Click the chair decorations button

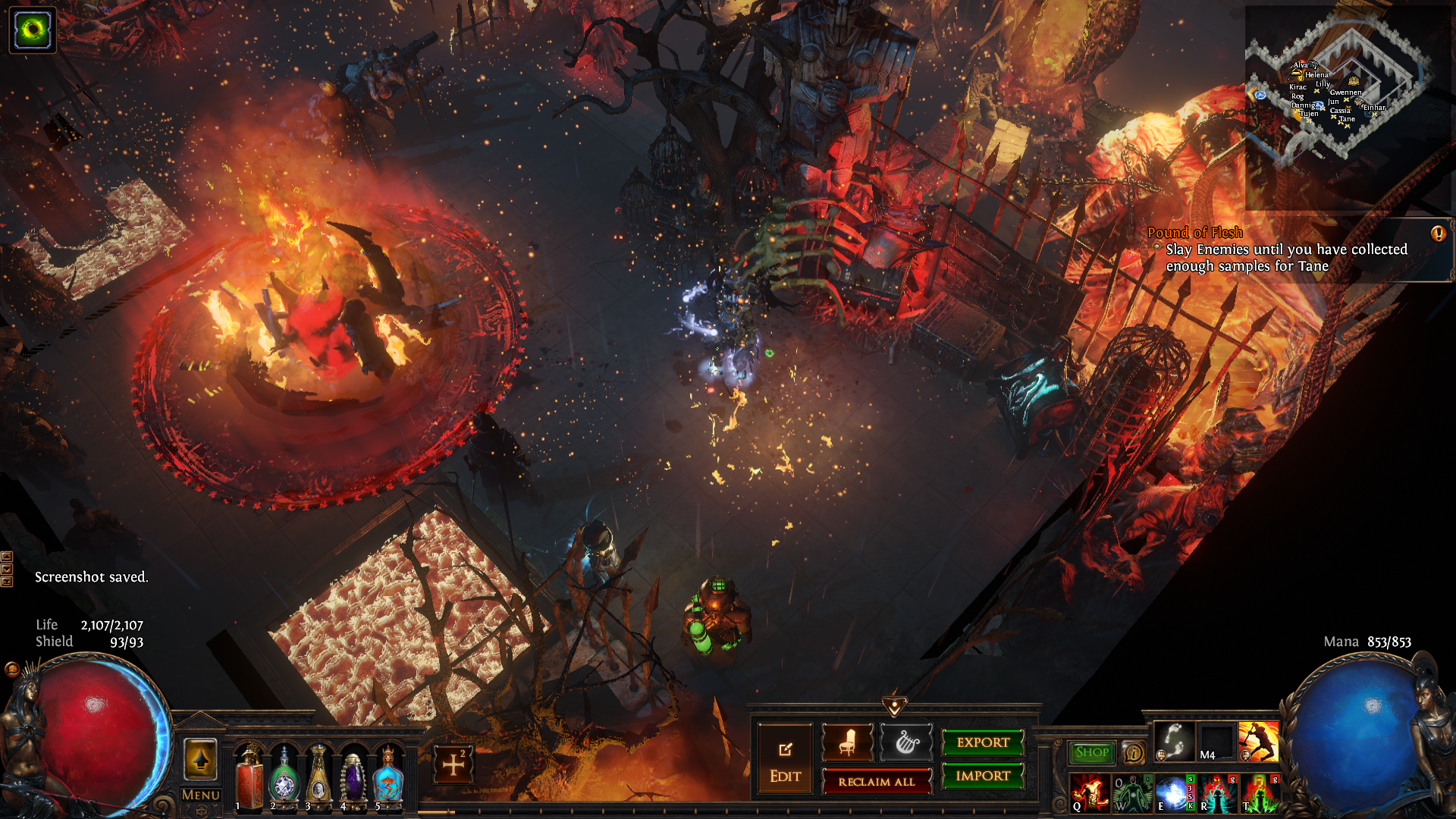click(847, 742)
